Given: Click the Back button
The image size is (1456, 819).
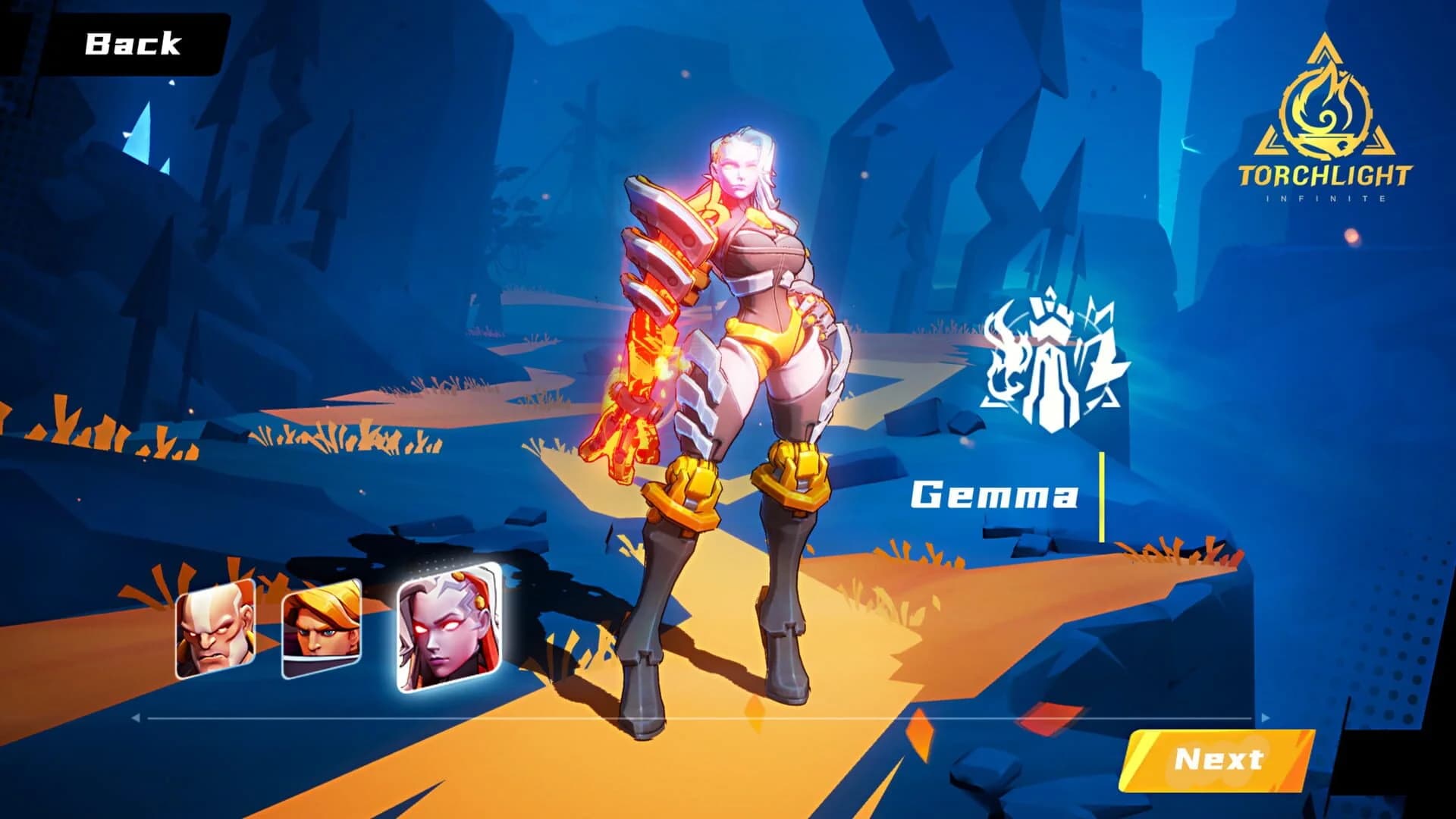Looking at the screenshot, I should pyautogui.click(x=133, y=44).
